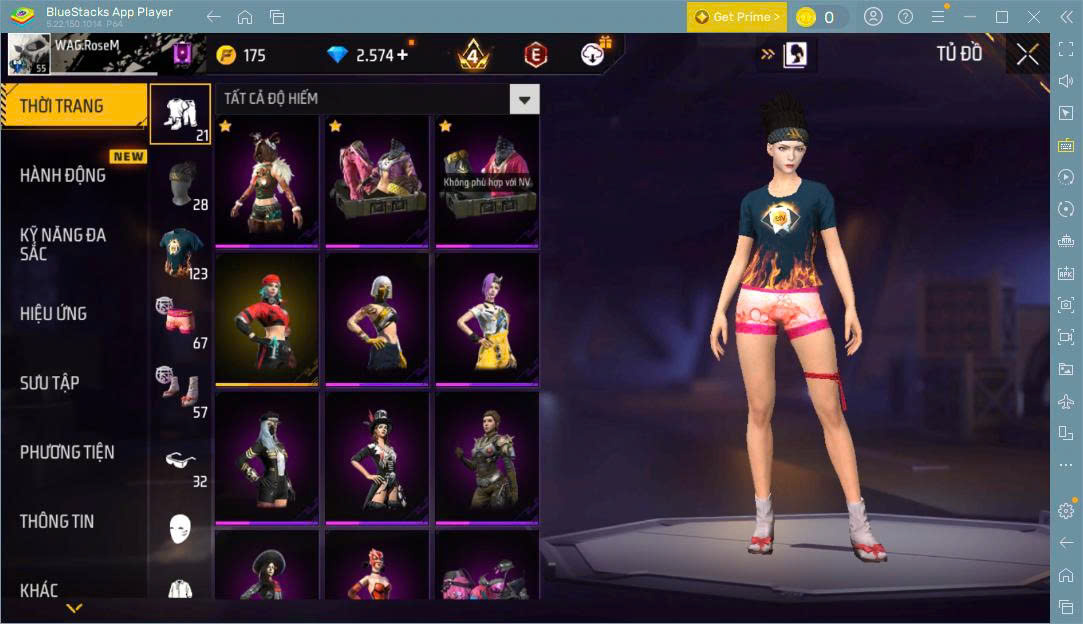Click the BlueStacks Get Prime button
This screenshot has width=1083, height=624.
point(737,17)
